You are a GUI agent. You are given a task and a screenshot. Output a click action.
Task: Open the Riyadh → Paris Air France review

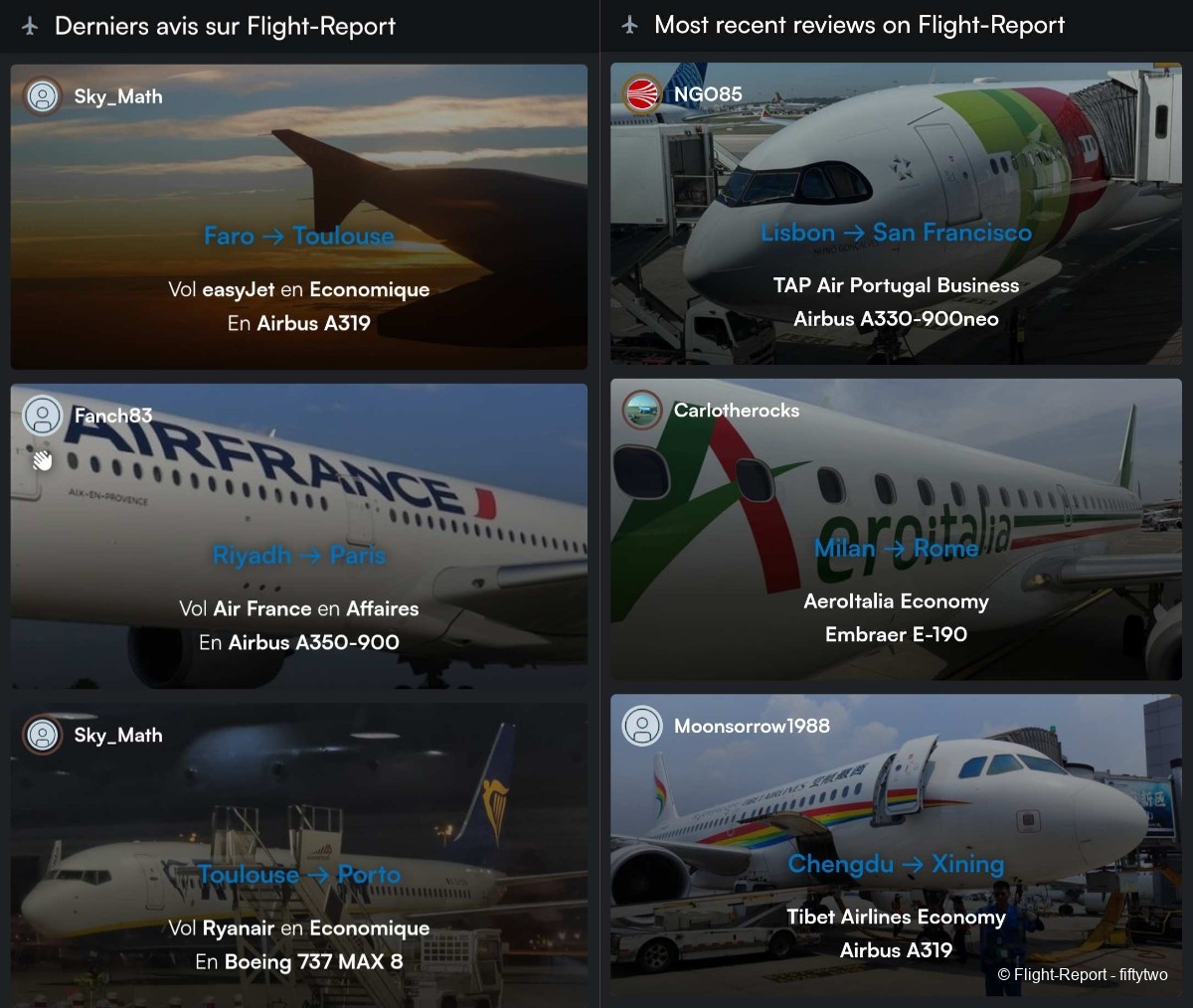[298, 555]
